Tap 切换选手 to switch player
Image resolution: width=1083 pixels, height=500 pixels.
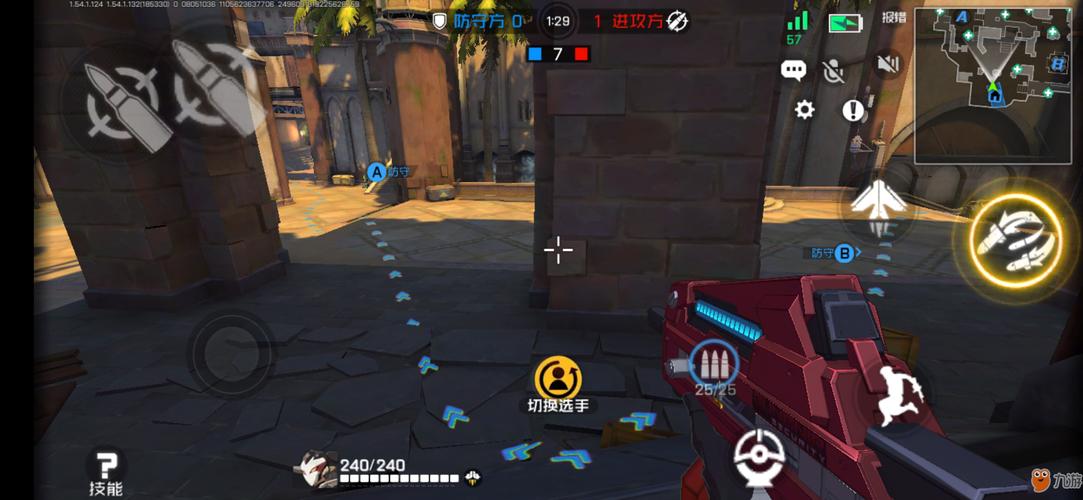(x=557, y=386)
